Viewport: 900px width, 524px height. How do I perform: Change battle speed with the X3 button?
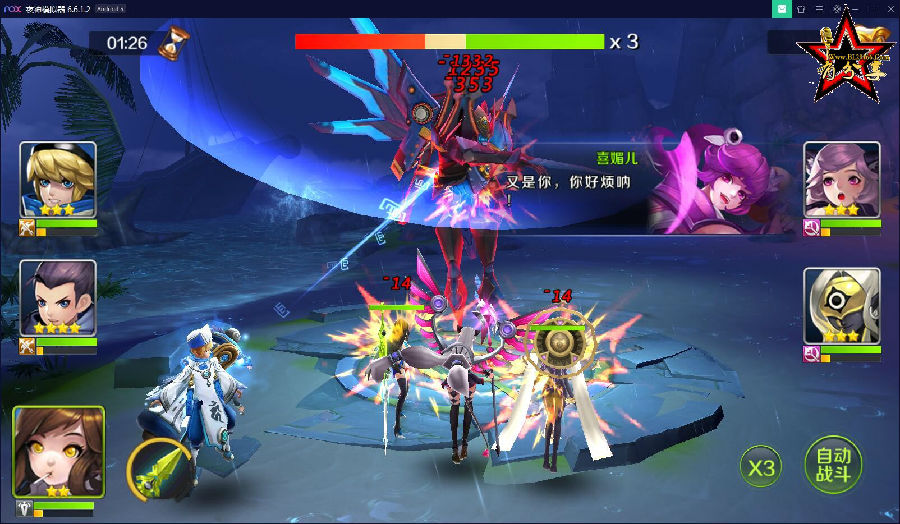[x=761, y=466]
